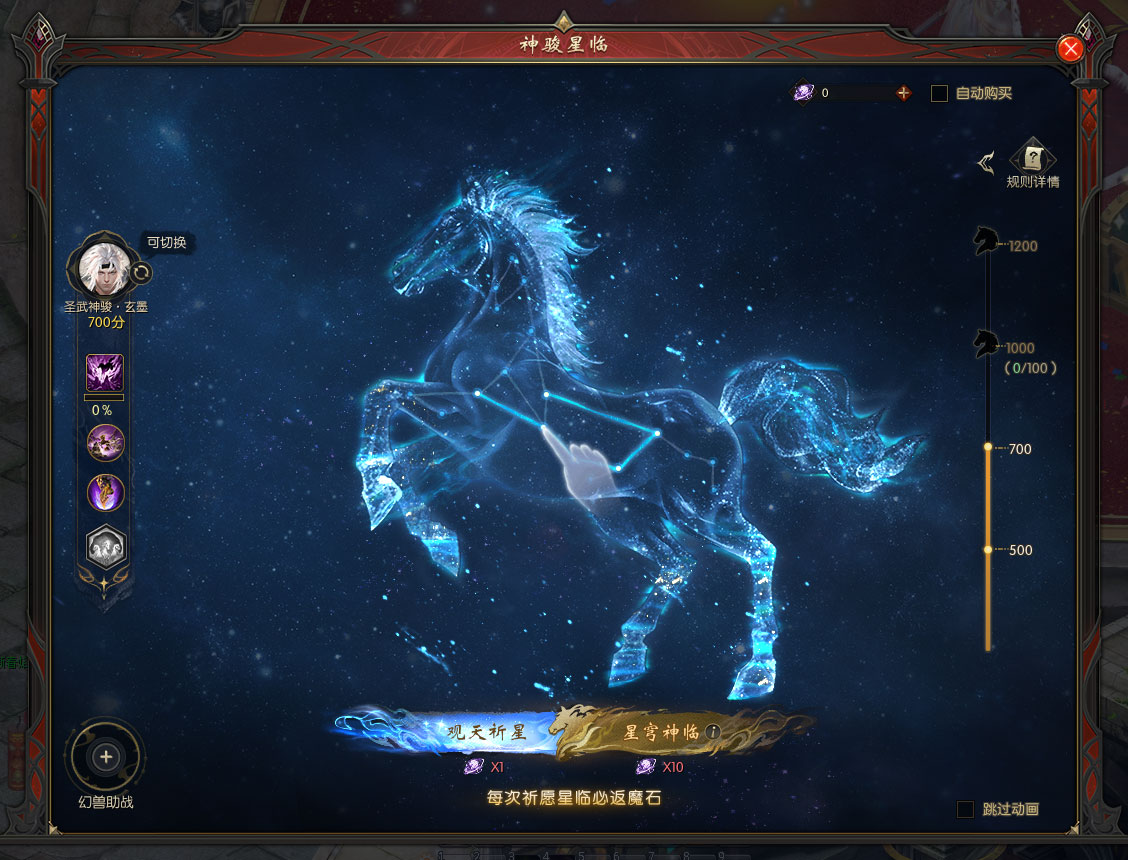Screen dimensions: 1128x860
Task: Close the 神骏星临 window
Action: click(1070, 49)
